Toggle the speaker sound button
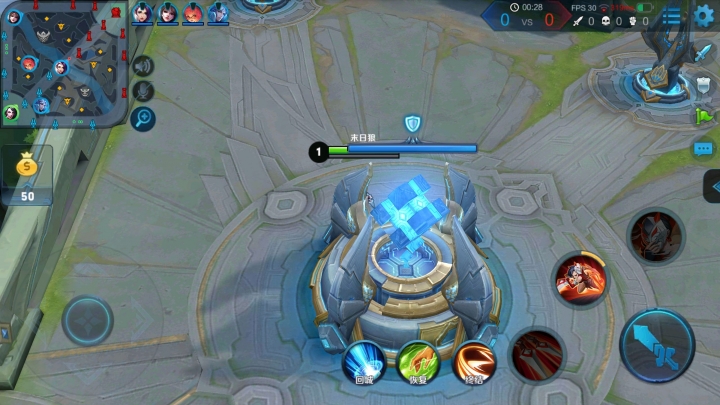The image size is (720, 405). 144,67
